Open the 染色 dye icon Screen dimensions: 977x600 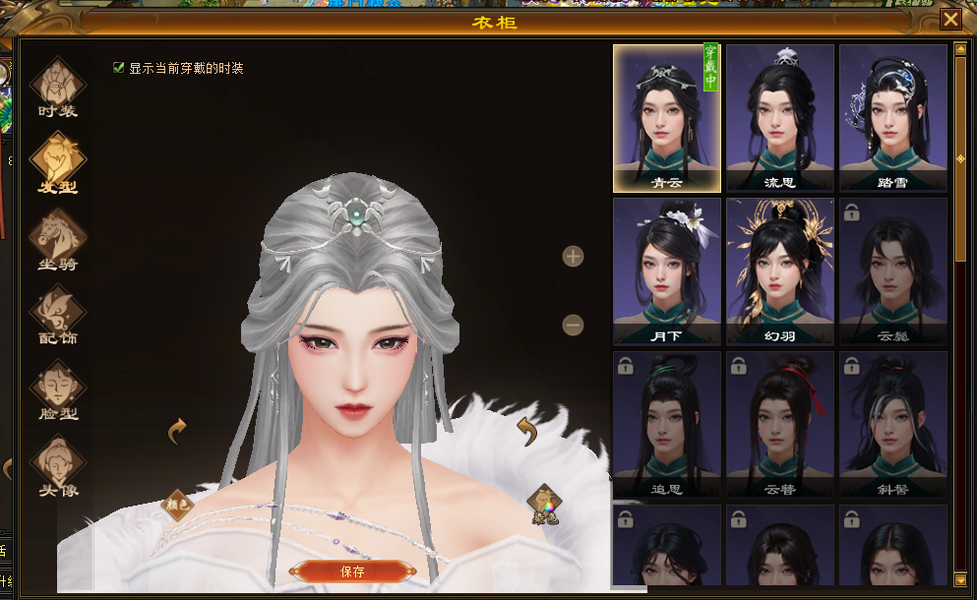point(544,503)
